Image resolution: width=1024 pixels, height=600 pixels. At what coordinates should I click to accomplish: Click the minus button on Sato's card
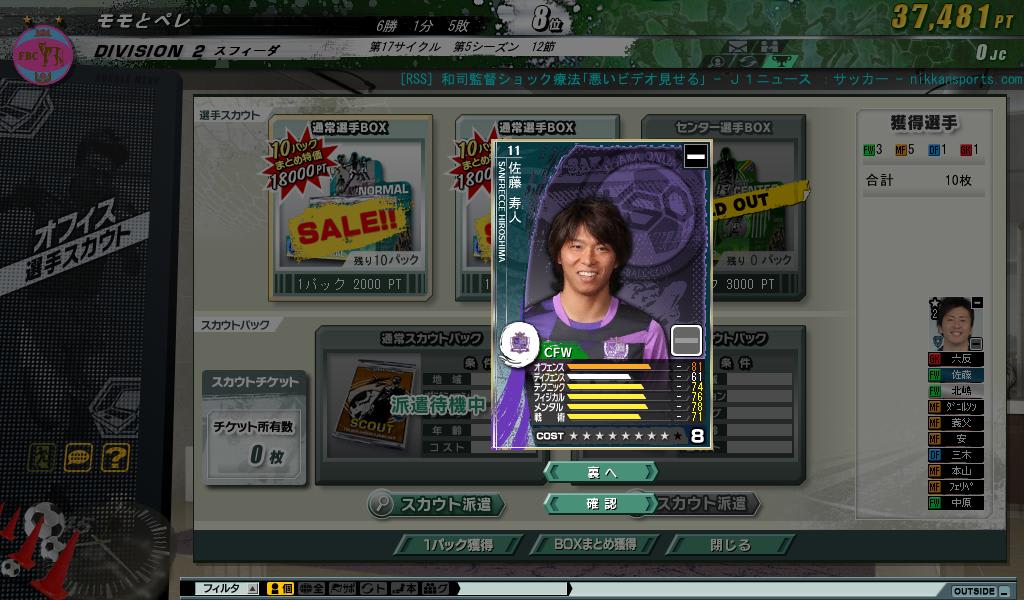tap(695, 156)
